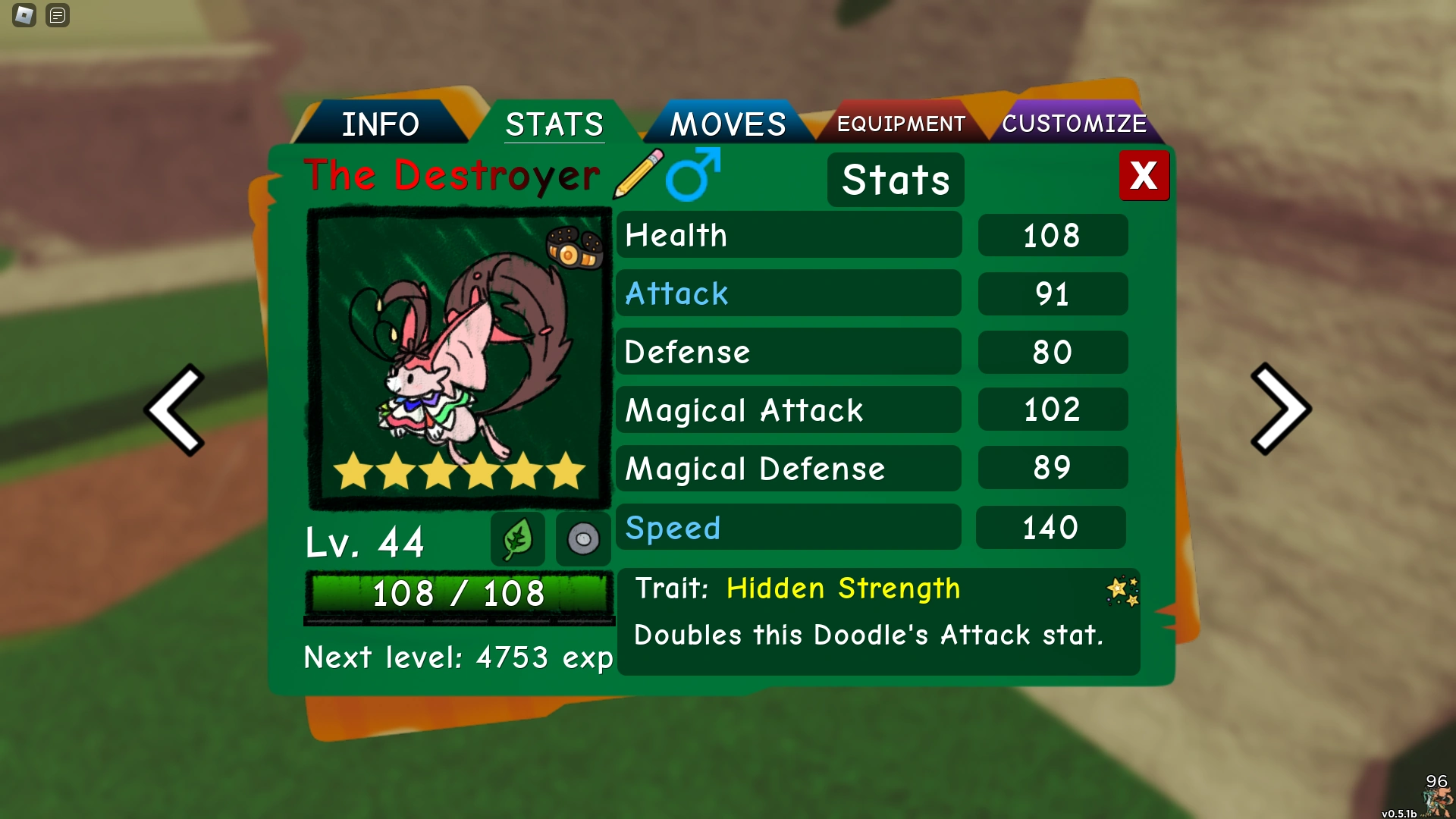
Task: Click the chat list icon at top-left
Action: pyautogui.click(x=56, y=15)
